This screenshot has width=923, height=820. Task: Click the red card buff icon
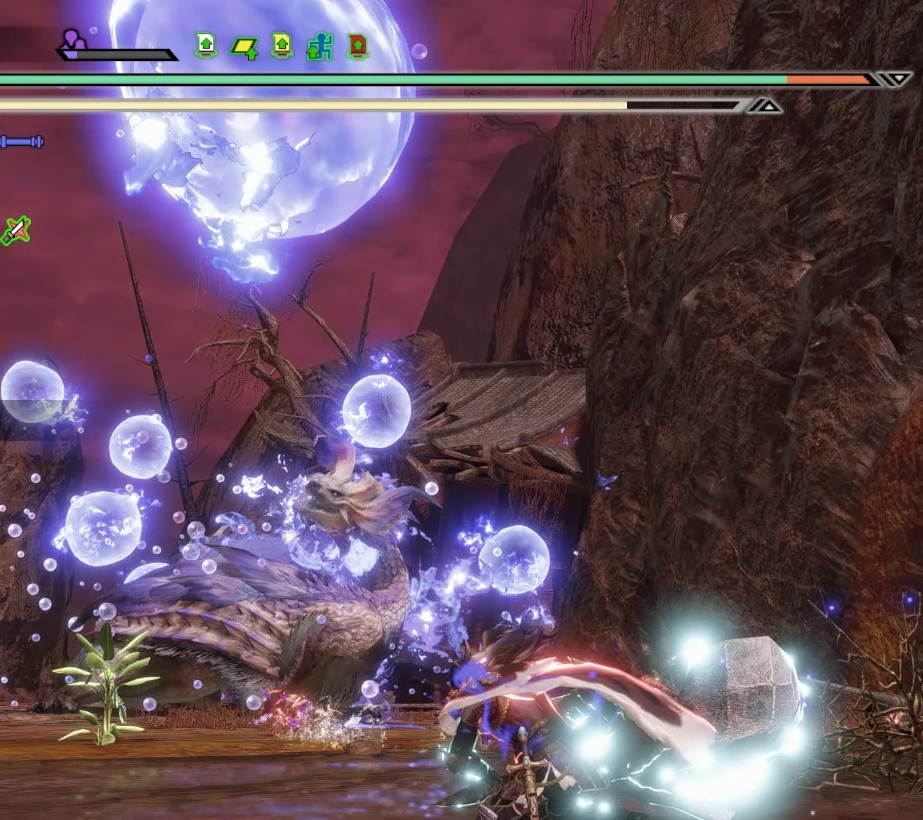coord(357,45)
